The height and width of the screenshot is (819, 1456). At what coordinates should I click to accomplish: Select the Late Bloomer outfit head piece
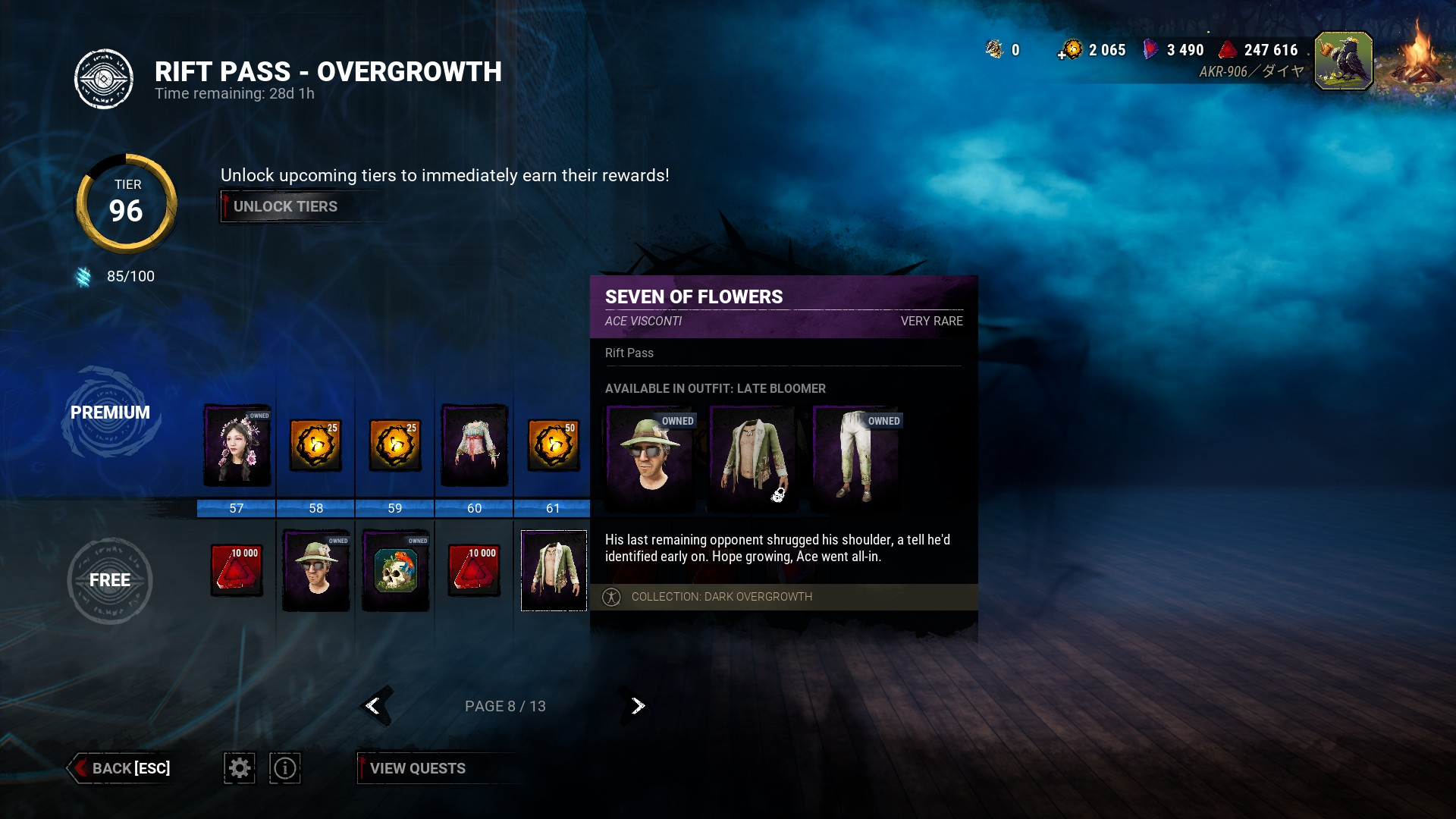[651, 458]
